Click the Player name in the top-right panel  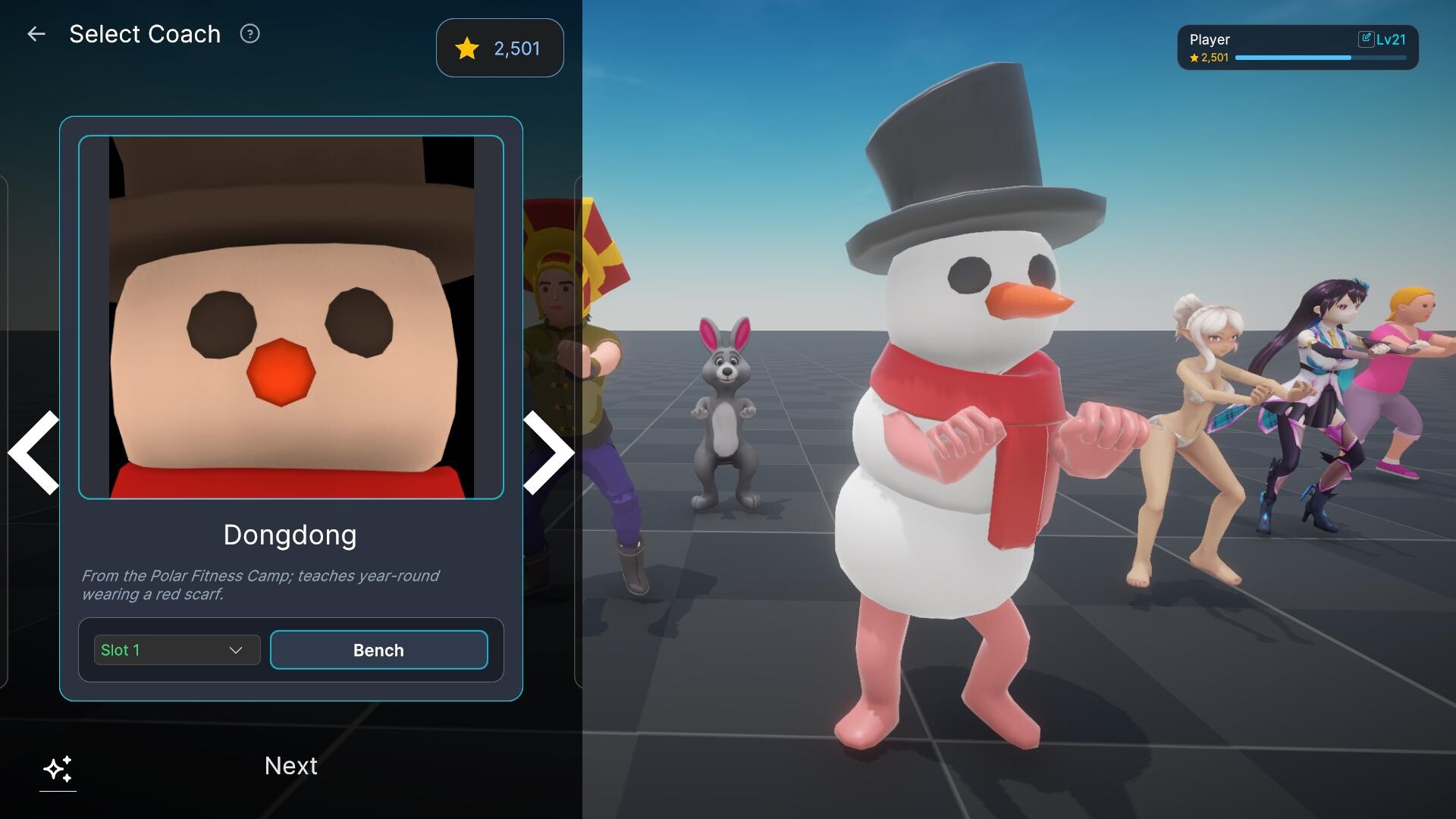[x=1211, y=39]
